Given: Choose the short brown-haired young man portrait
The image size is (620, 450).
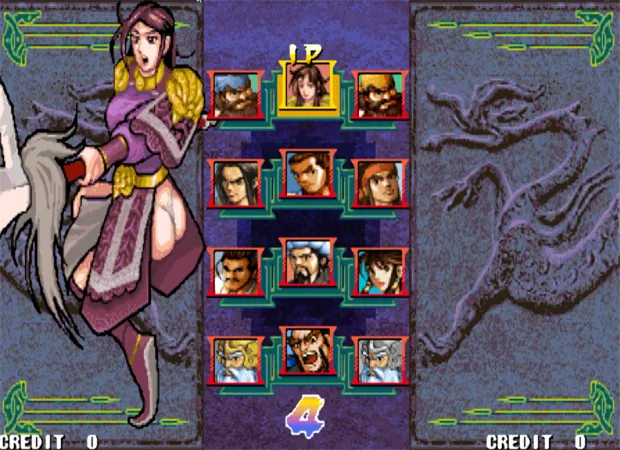Looking at the screenshot, I should point(308,173).
